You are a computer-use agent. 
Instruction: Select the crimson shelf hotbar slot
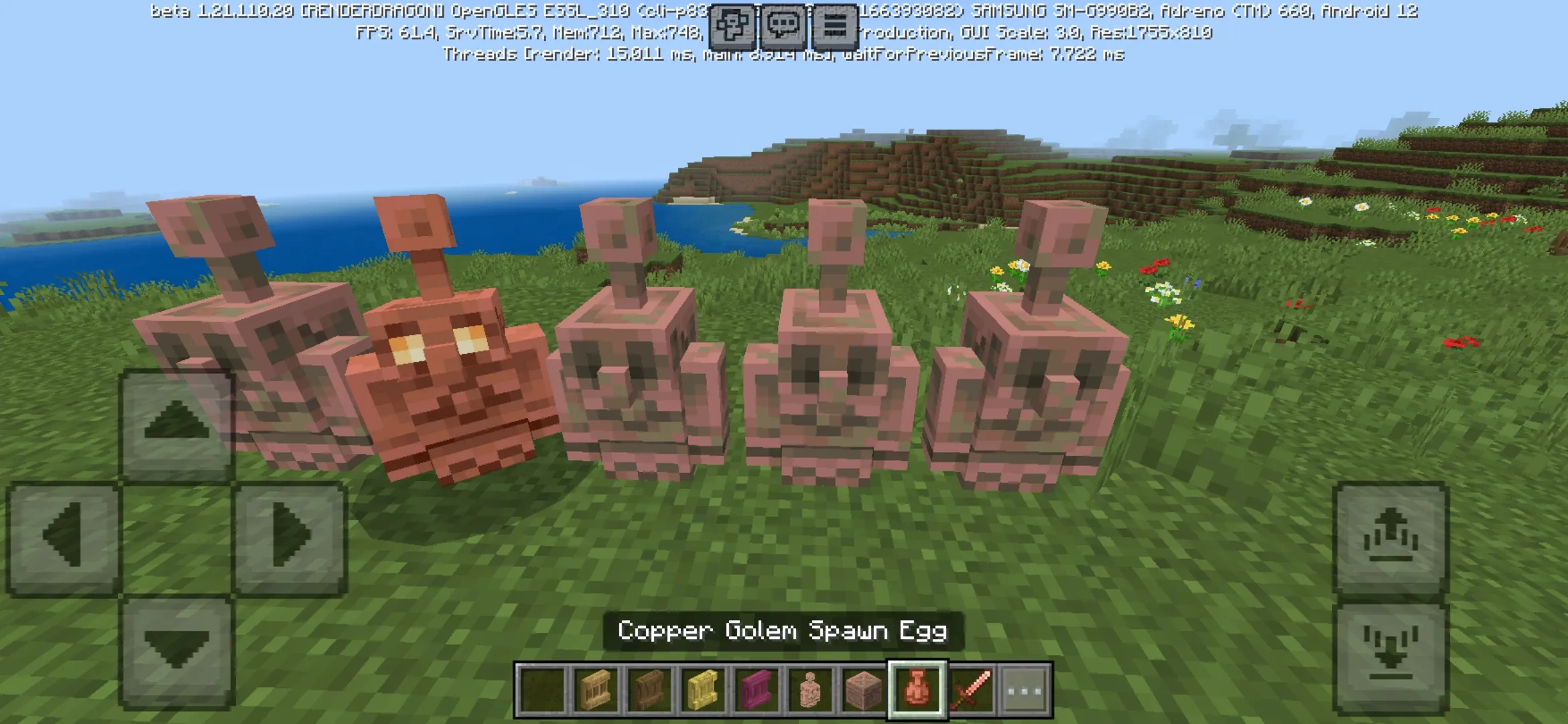(757, 690)
